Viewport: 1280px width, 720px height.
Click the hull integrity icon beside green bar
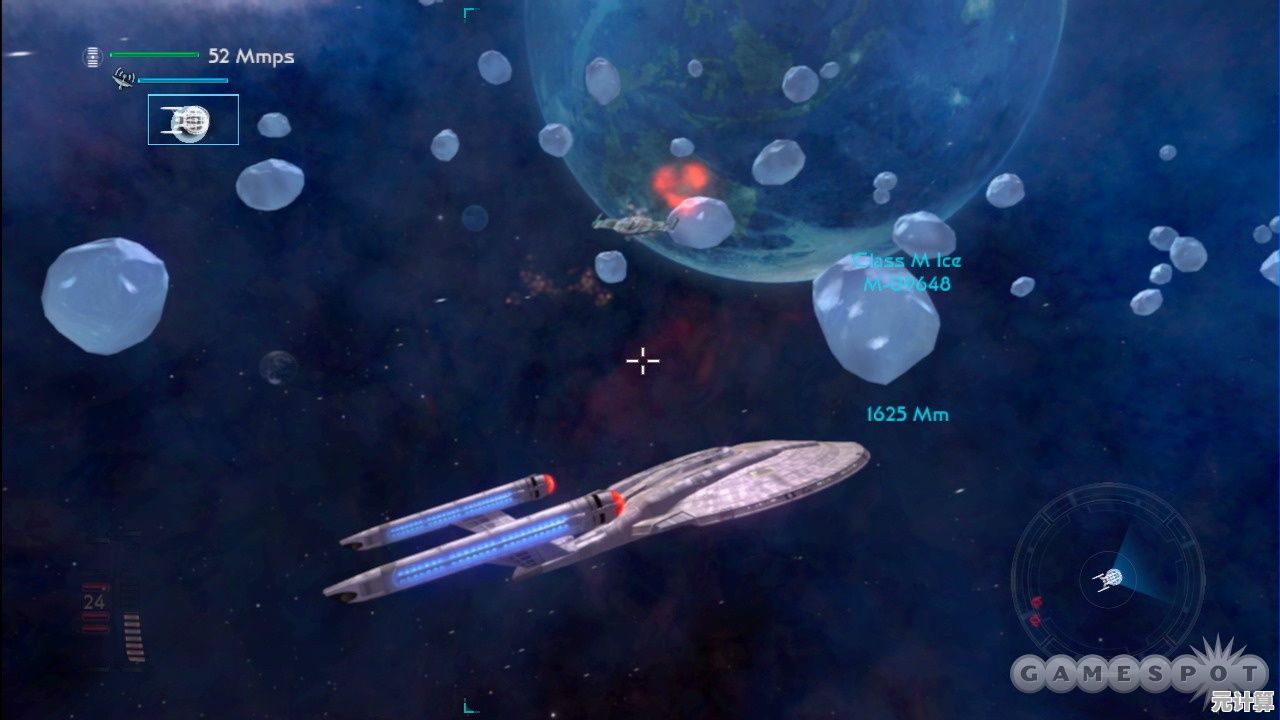pos(93,56)
